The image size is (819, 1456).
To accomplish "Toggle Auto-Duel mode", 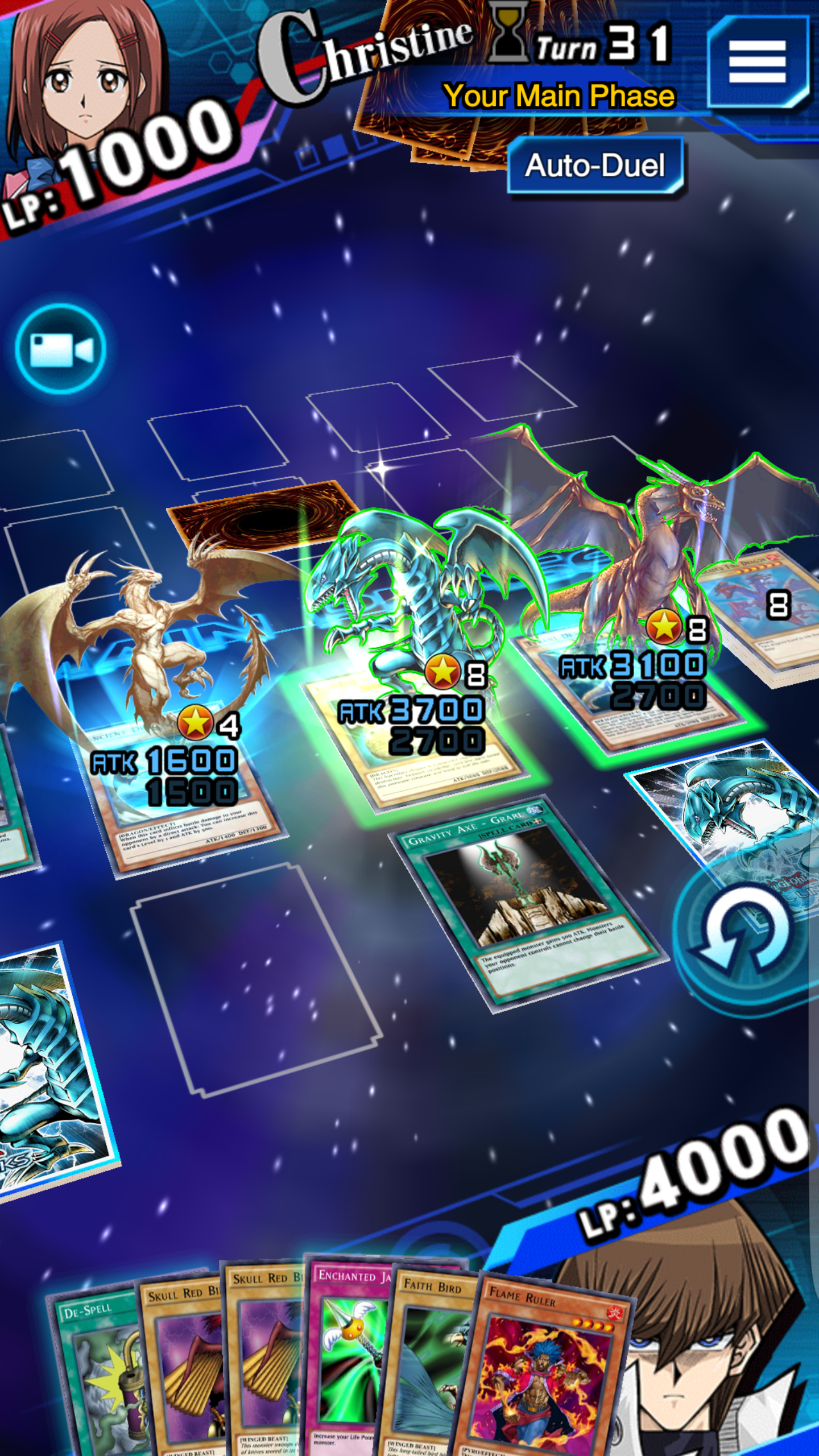I will point(595,166).
